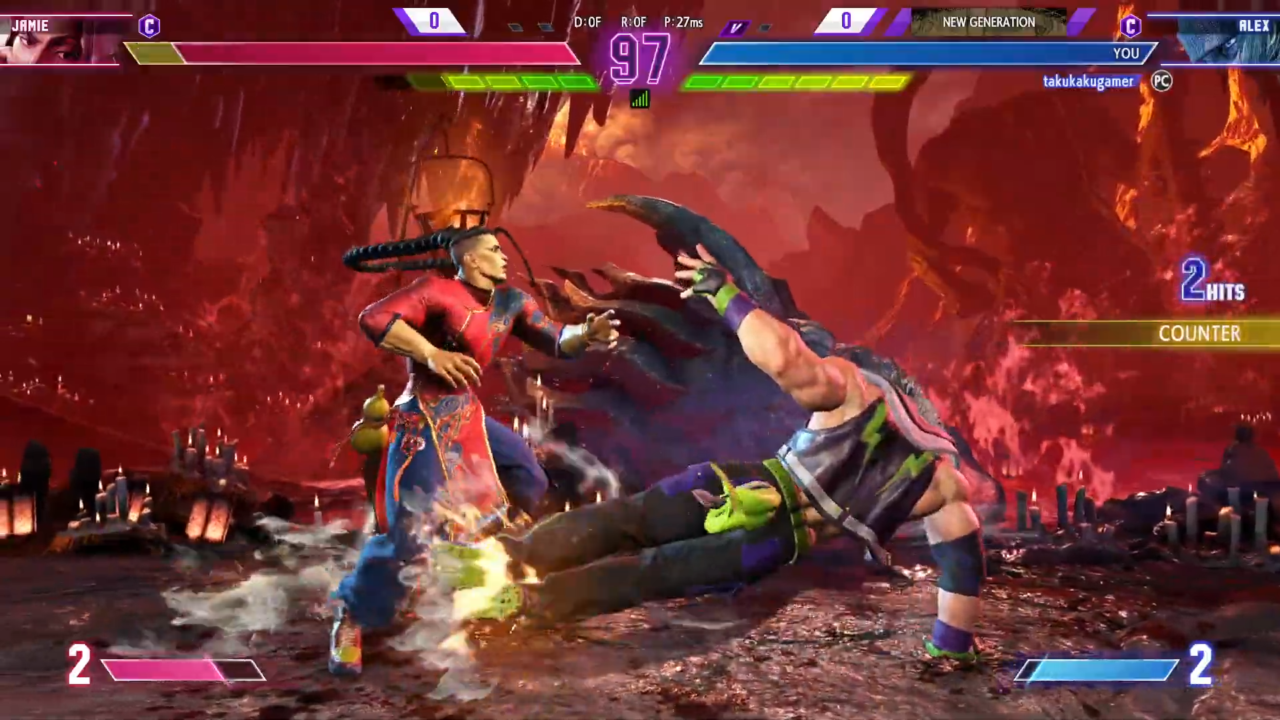Click the NEW GENERATION title plate
This screenshot has width=1280, height=720.
[988, 22]
